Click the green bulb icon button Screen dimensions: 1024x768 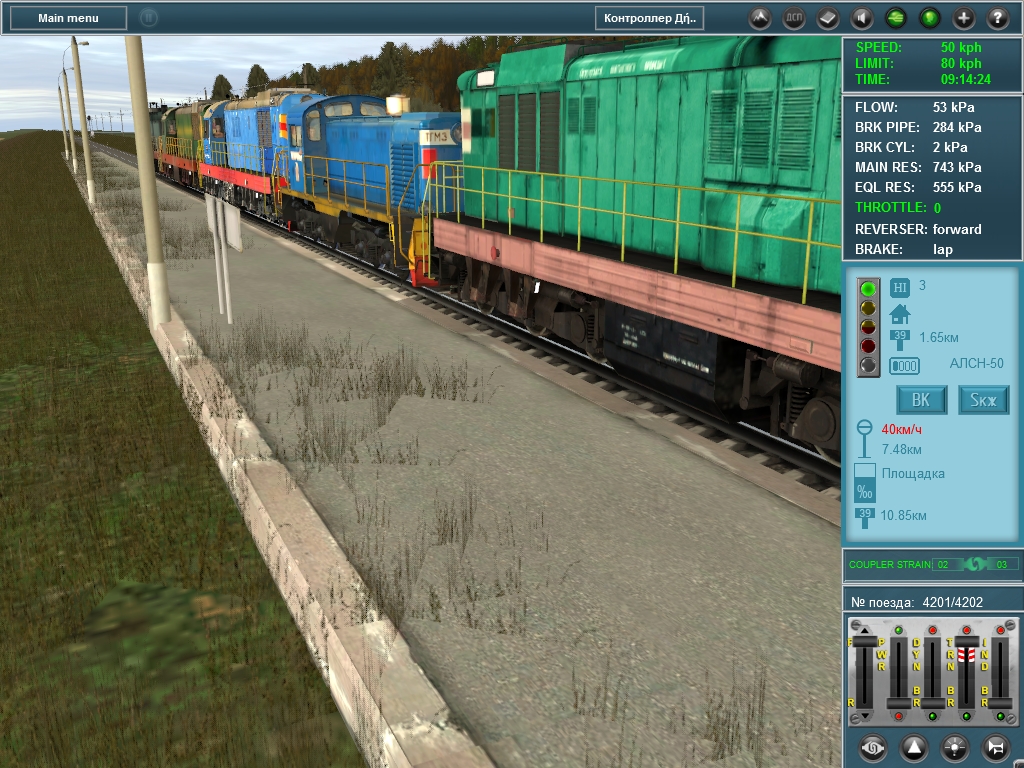930,18
